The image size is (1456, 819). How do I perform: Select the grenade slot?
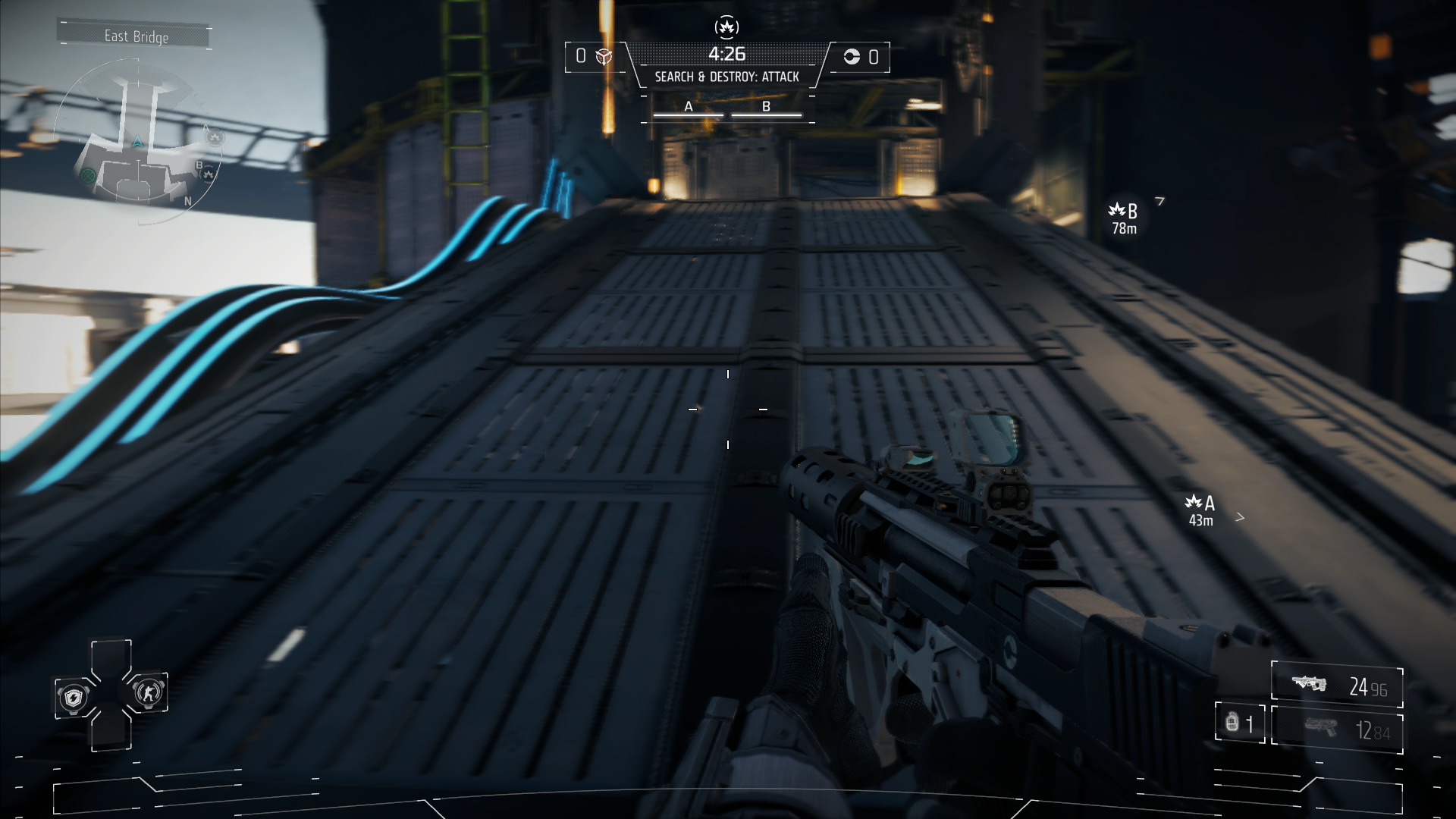[x=1239, y=723]
